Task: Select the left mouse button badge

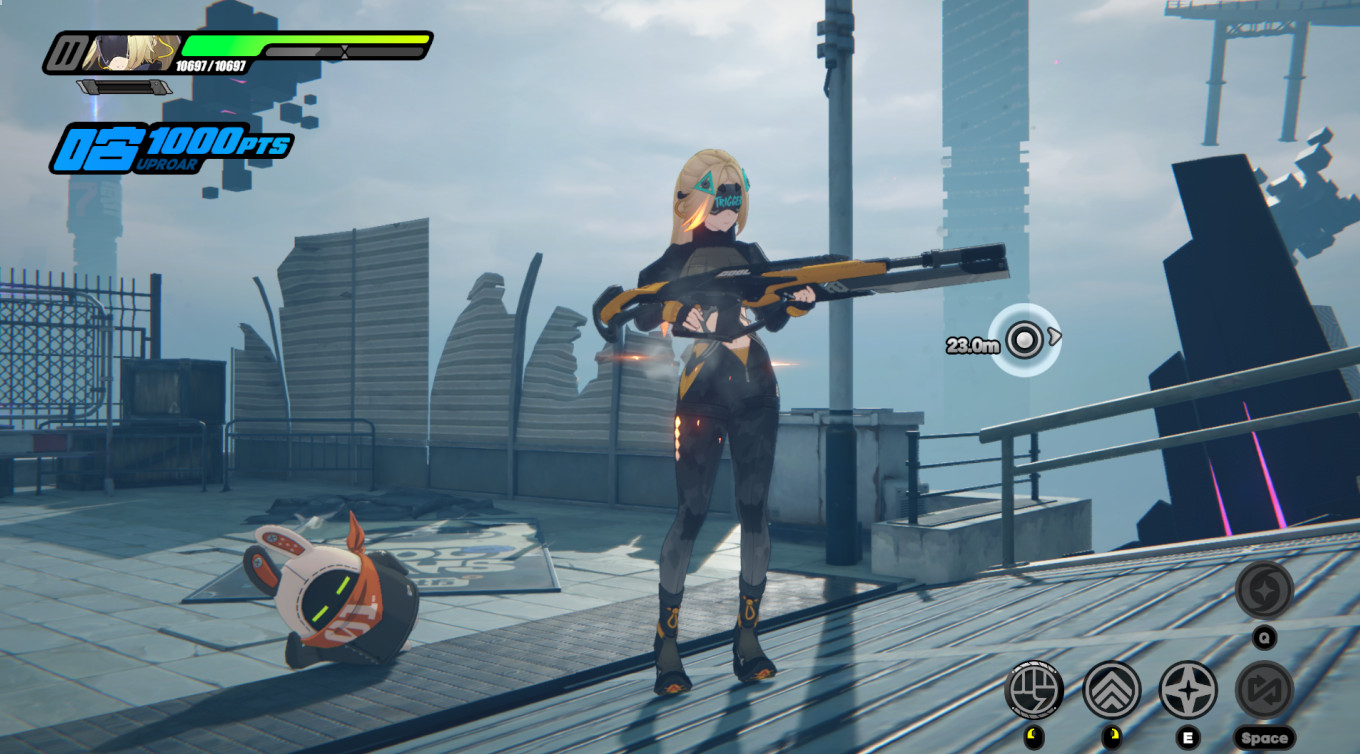Action: pyautogui.click(x=1034, y=737)
